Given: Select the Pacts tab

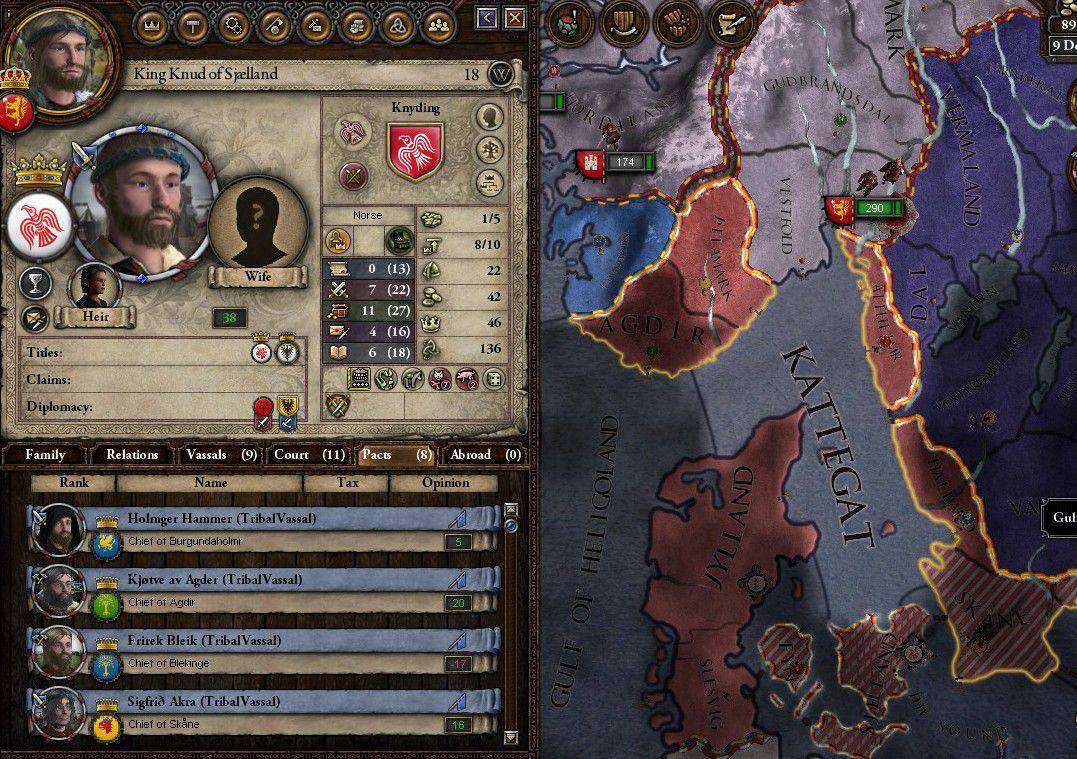Looking at the screenshot, I should (396, 455).
